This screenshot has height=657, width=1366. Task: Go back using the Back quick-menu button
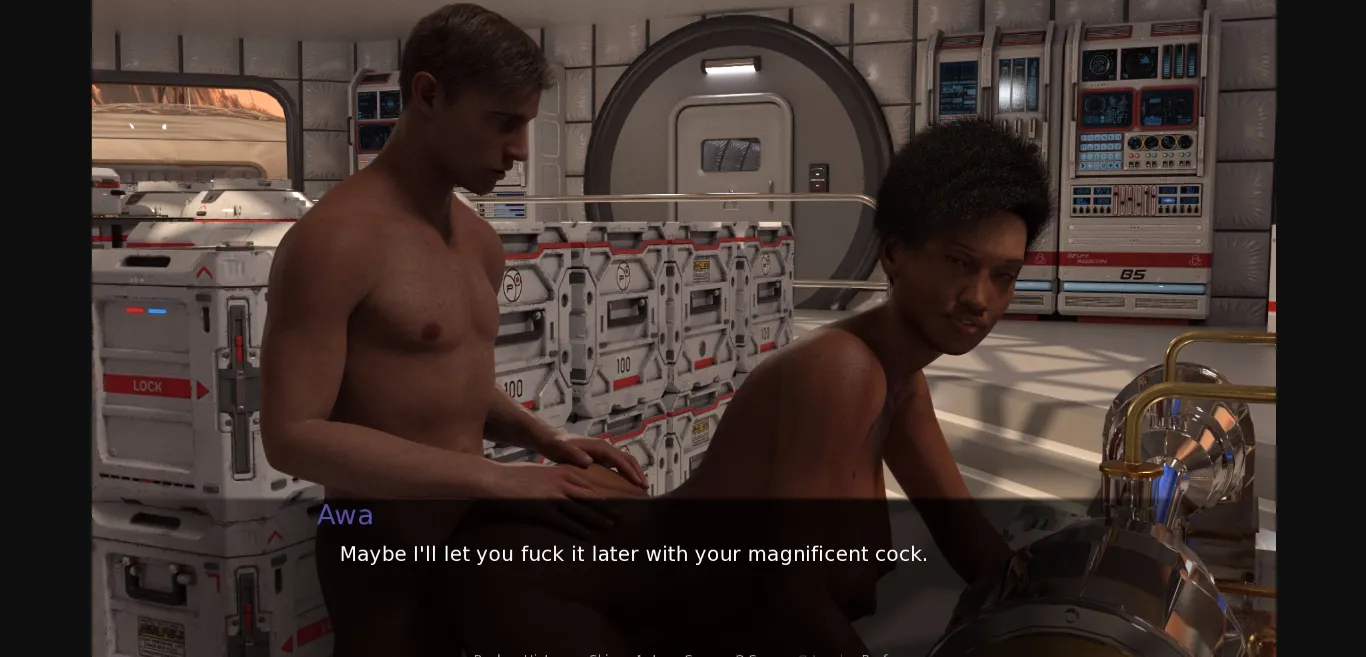point(486,655)
